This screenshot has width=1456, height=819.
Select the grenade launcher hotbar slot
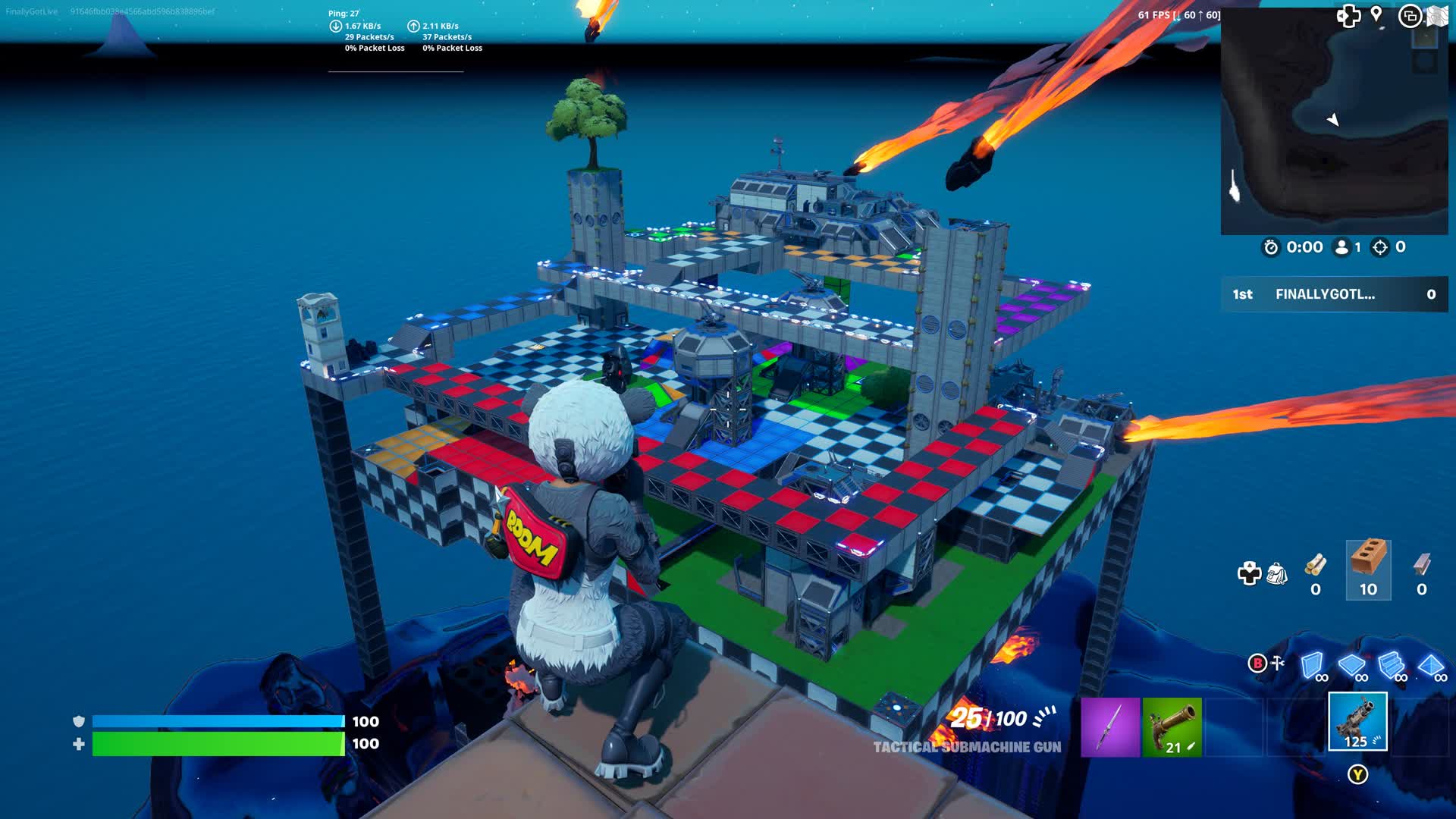1357,722
